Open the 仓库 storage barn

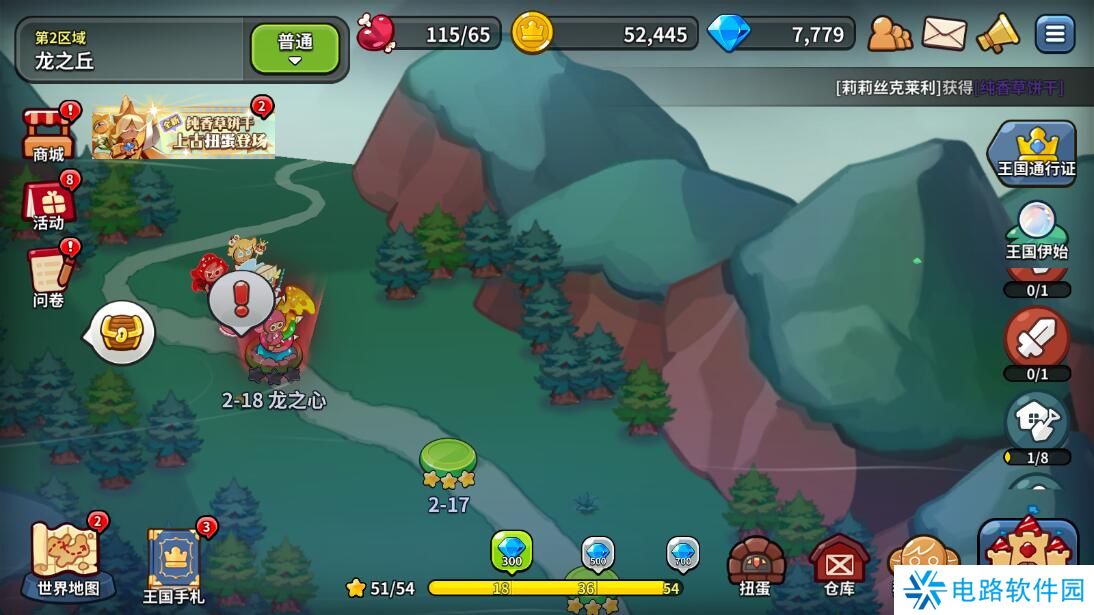point(839,565)
